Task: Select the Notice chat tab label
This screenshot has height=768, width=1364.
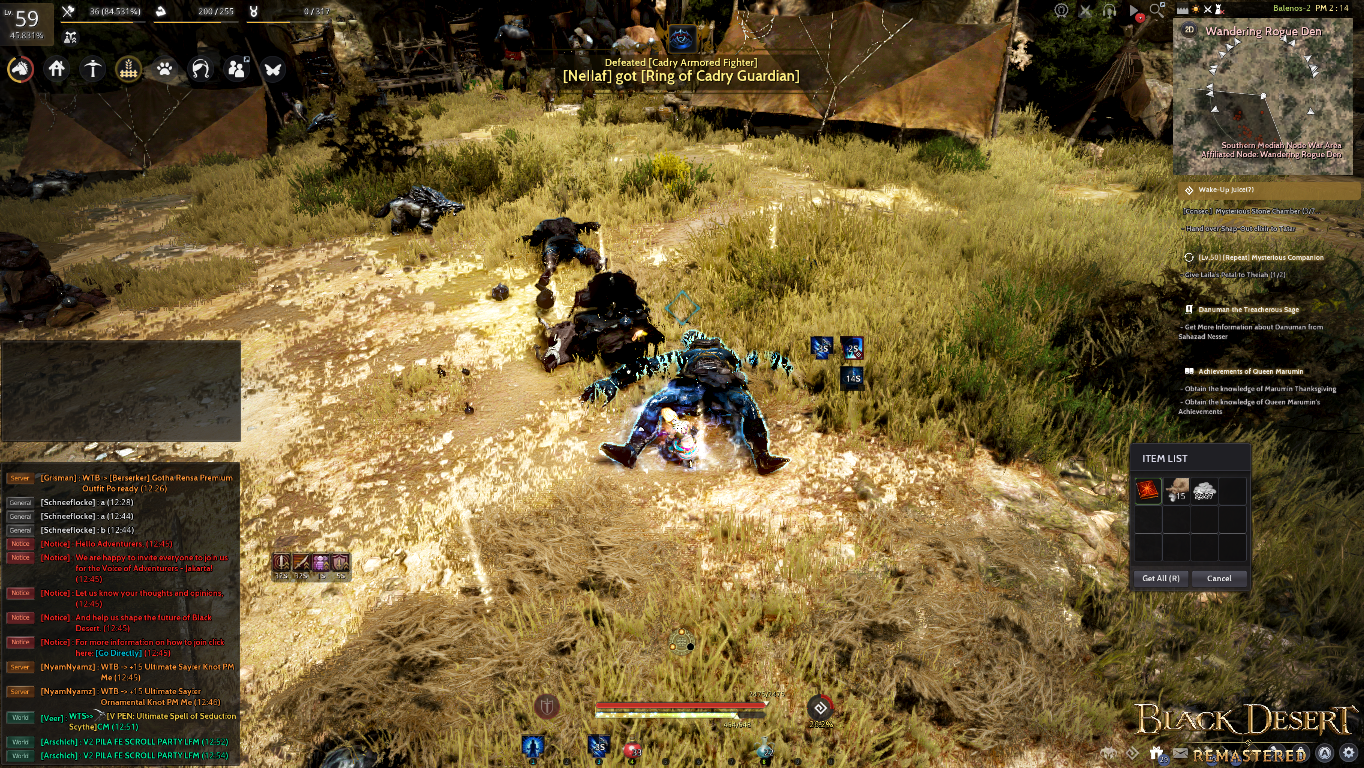Action: pos(20,545)
